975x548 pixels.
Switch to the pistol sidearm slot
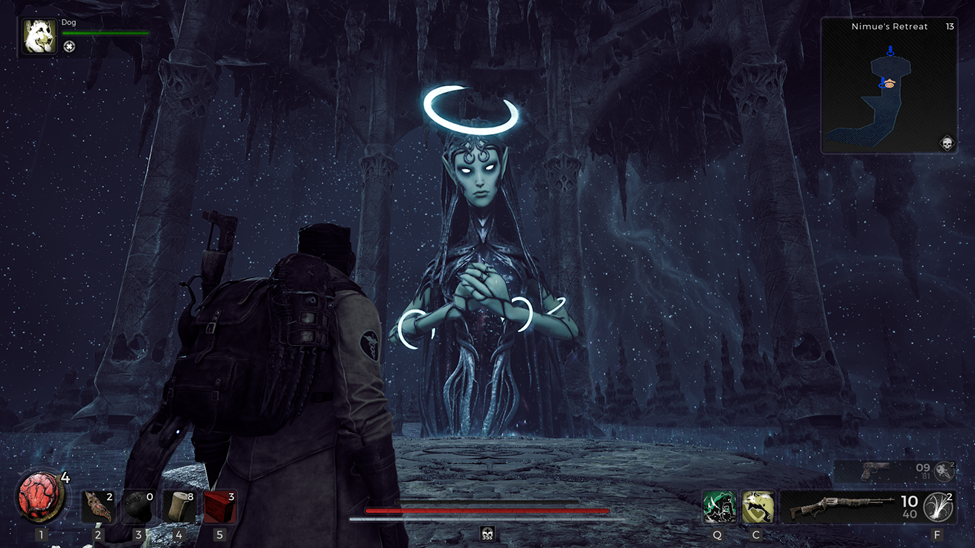[x=880, y=470]
